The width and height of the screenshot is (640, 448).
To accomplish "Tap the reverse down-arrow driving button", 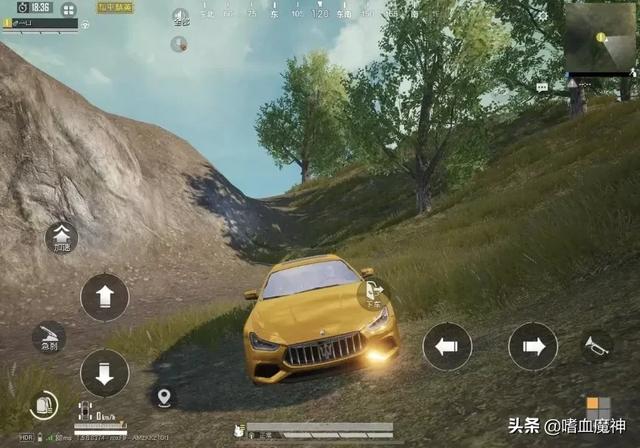I will pyautogui.click(x=105, y=372).
